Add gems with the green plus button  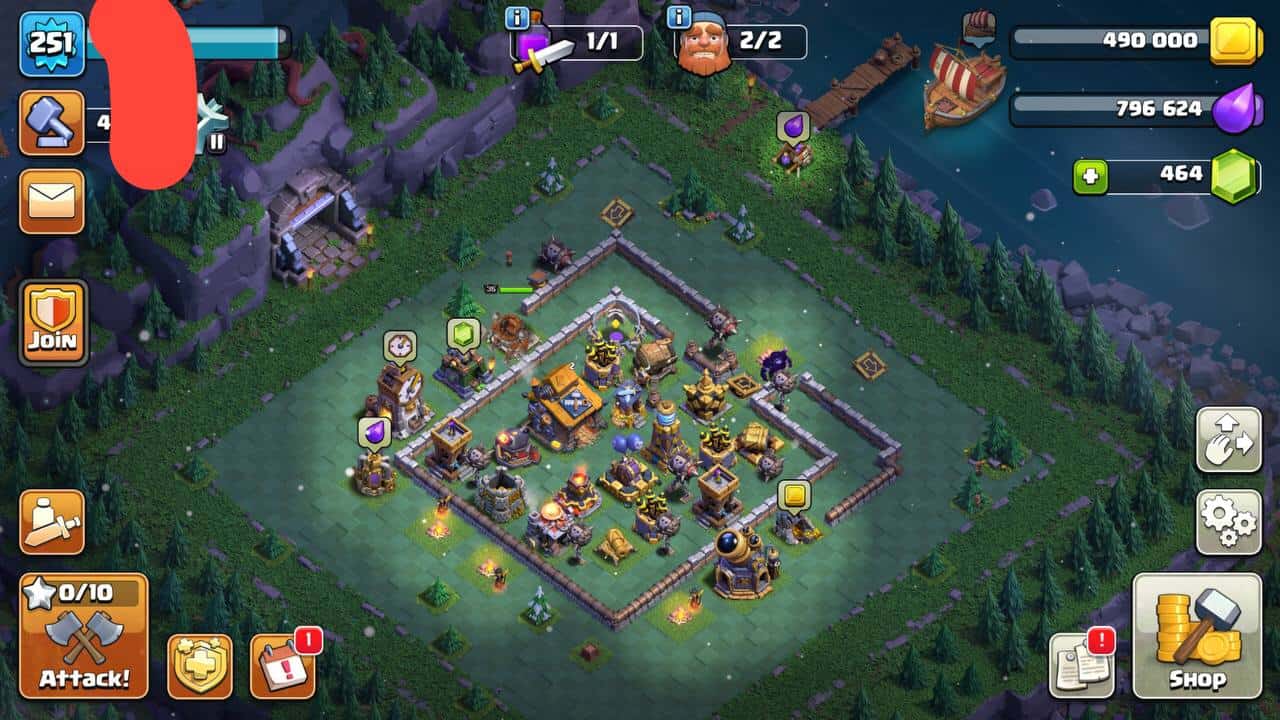coord(1091,176)
